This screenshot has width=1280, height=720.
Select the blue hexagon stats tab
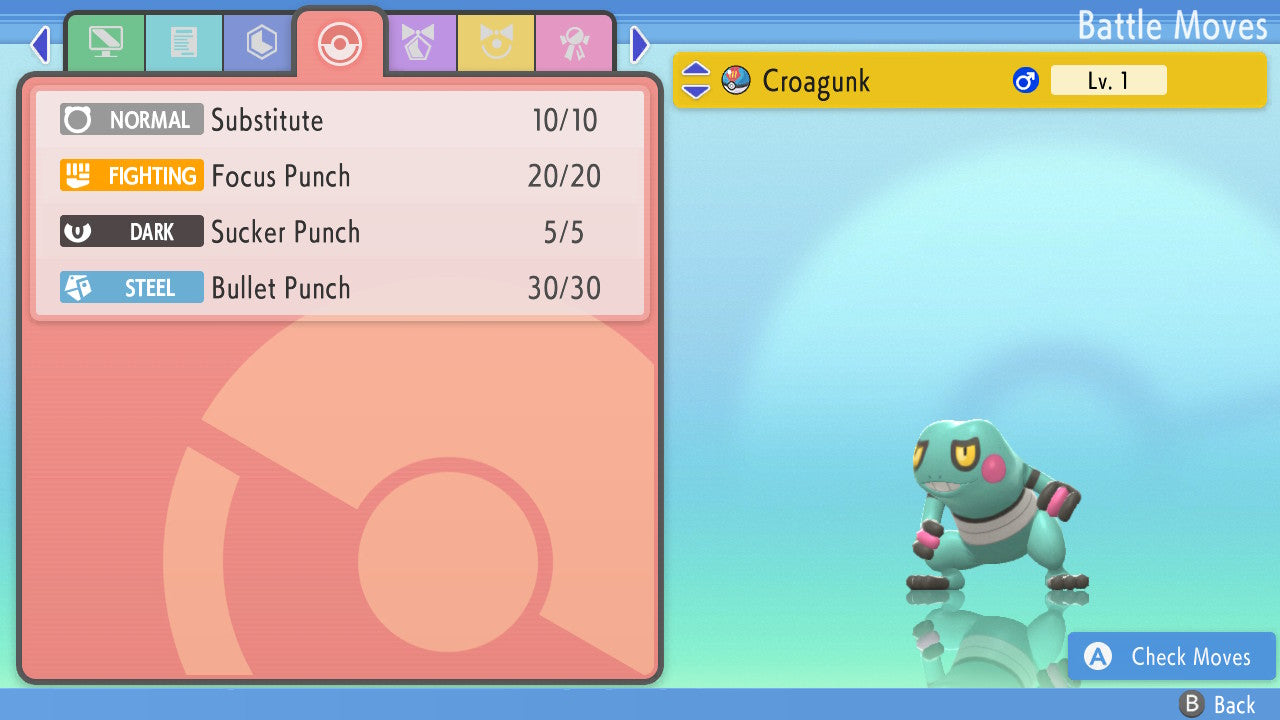261,43
